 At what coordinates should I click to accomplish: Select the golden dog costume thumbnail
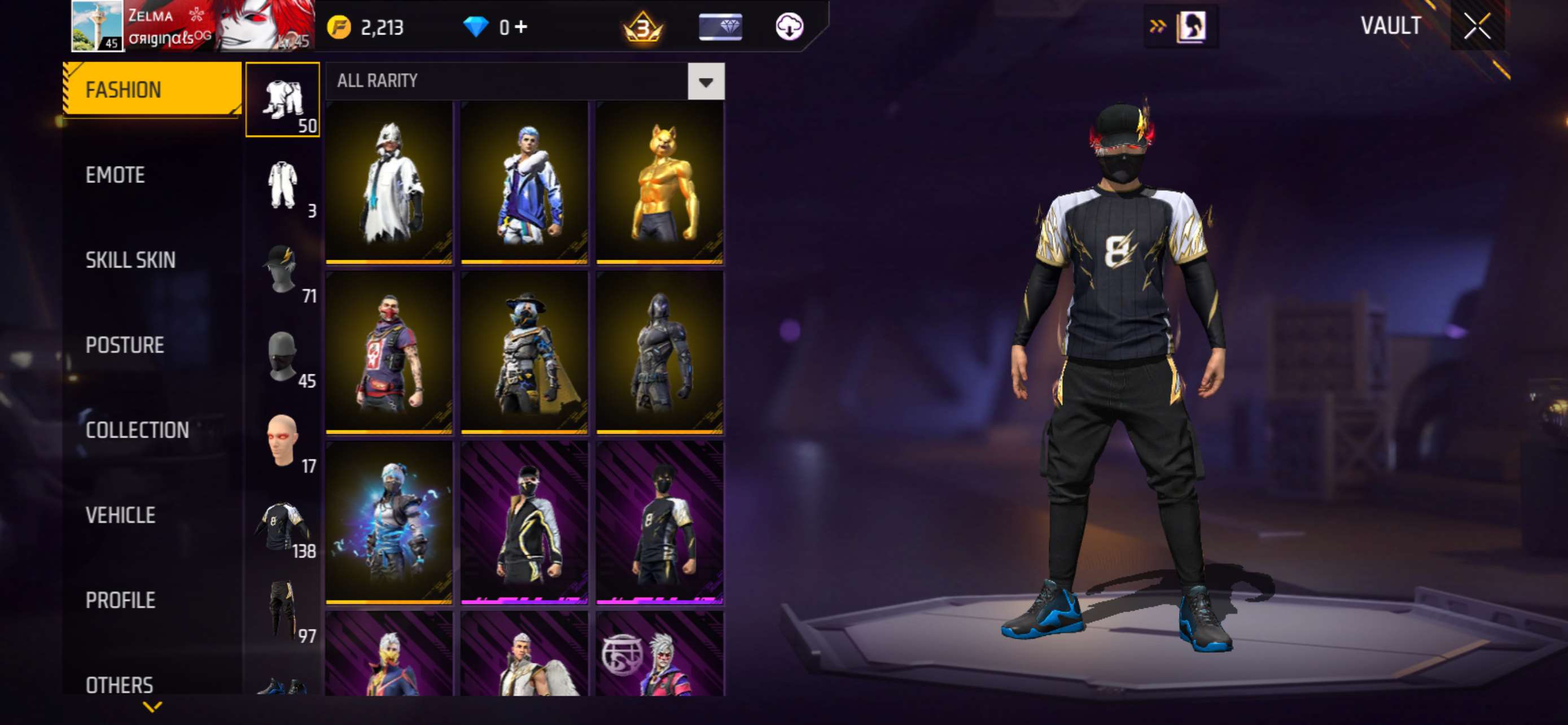[x=659, y=182]
